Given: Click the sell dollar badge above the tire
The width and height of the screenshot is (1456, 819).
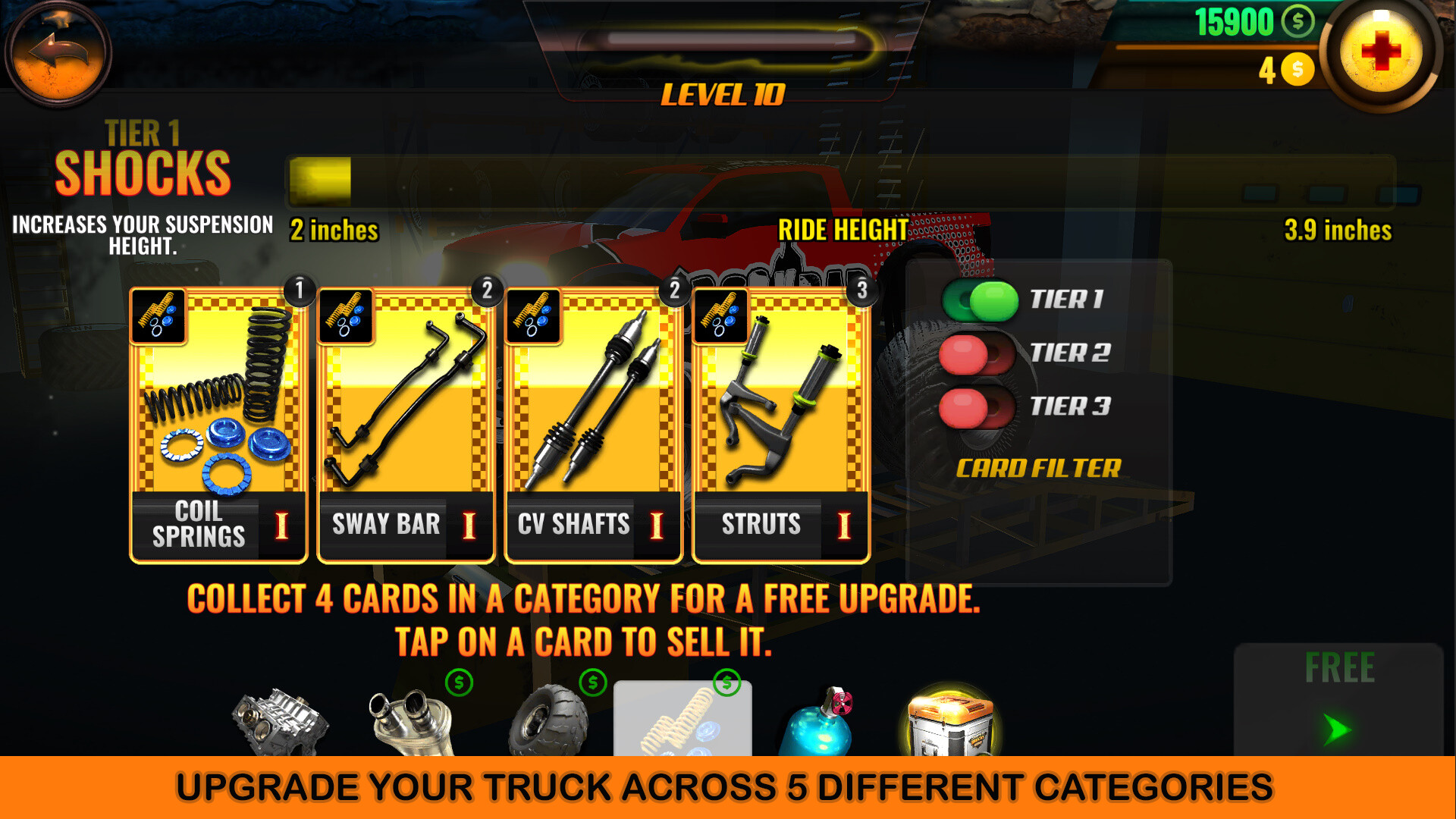Looking at the screenshot, I should pyautogui.click(x=593, y=684).
